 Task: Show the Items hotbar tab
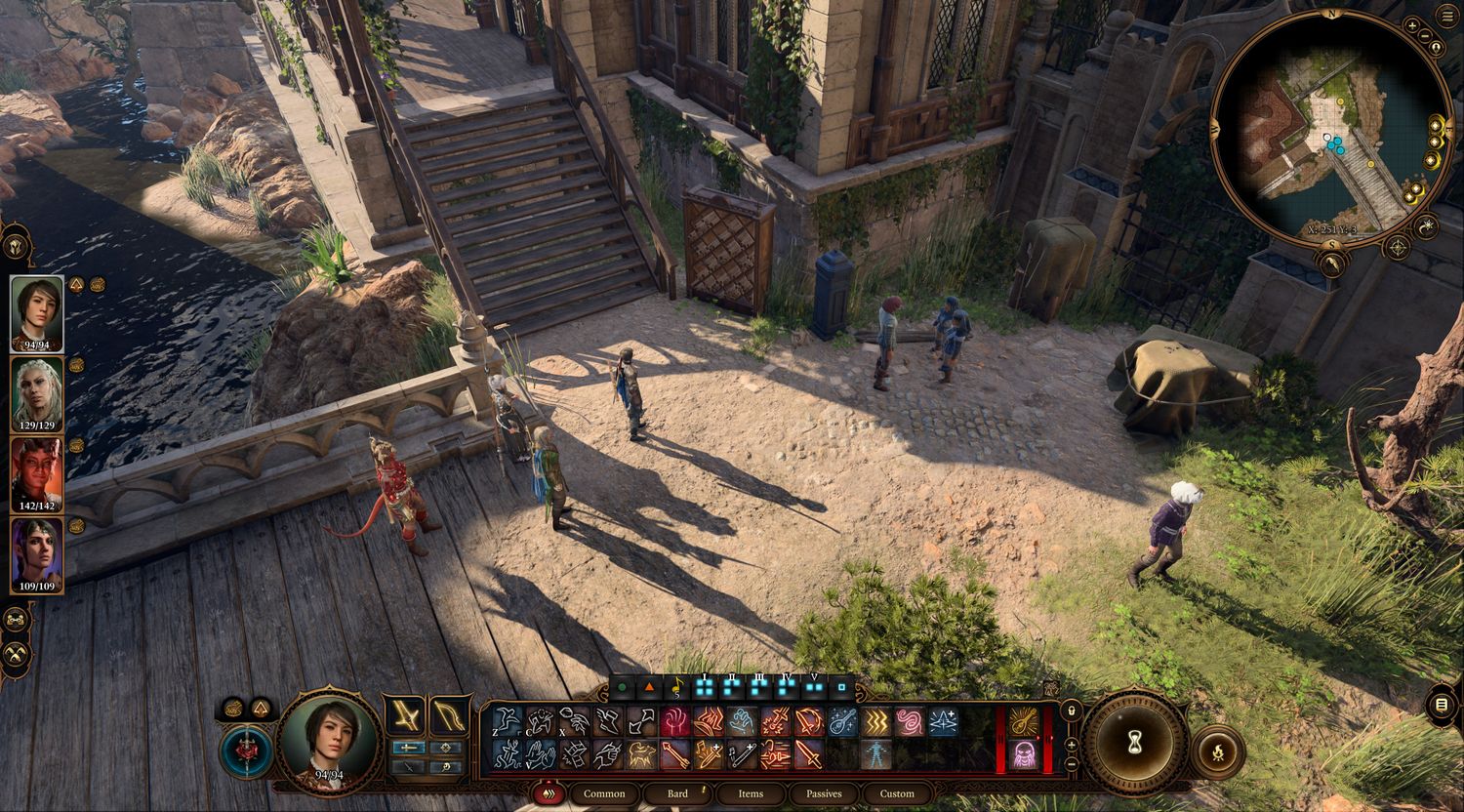(x=751, y=793)
